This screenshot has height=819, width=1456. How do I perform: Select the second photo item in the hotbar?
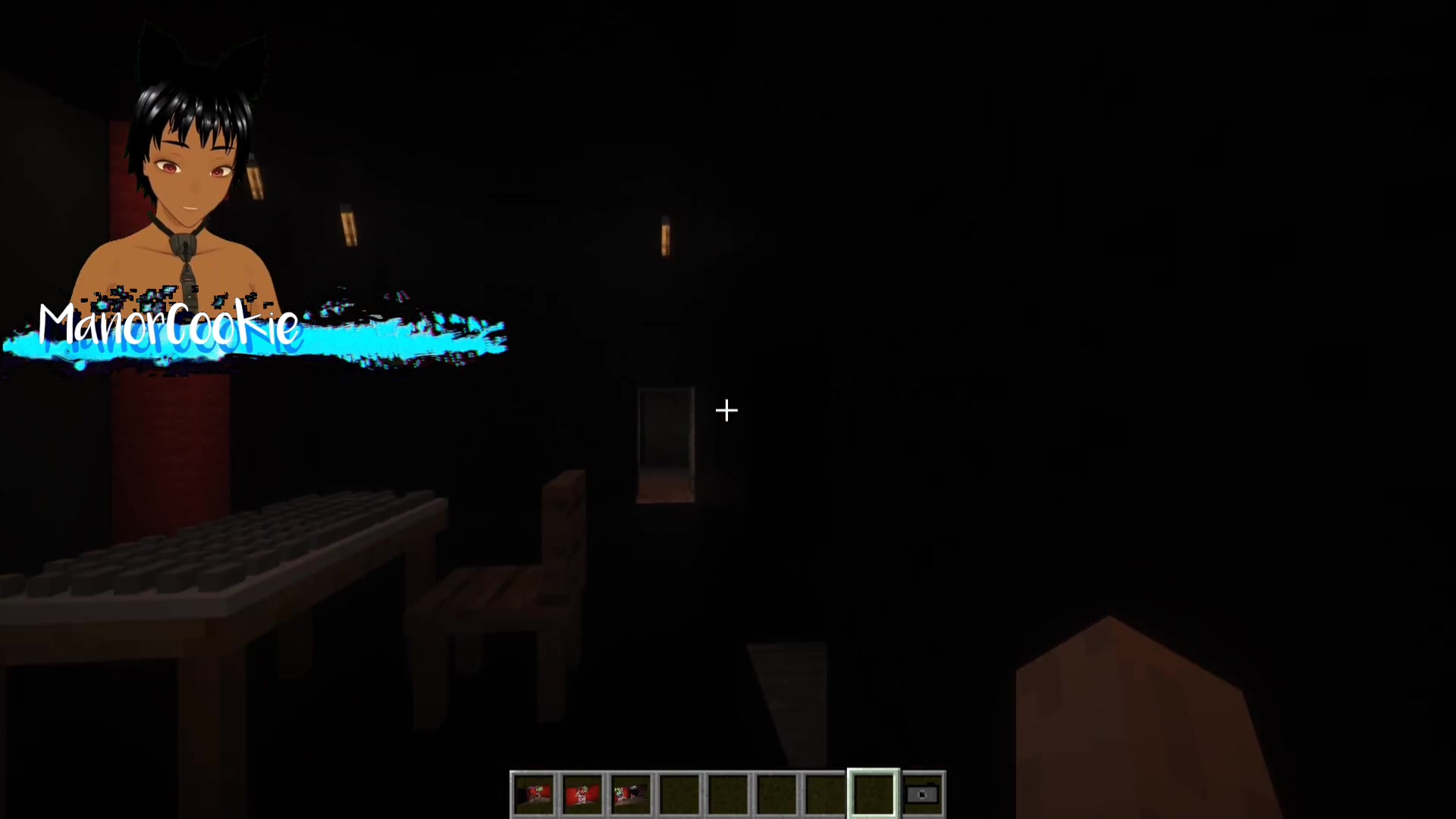[x=583, y=793]
